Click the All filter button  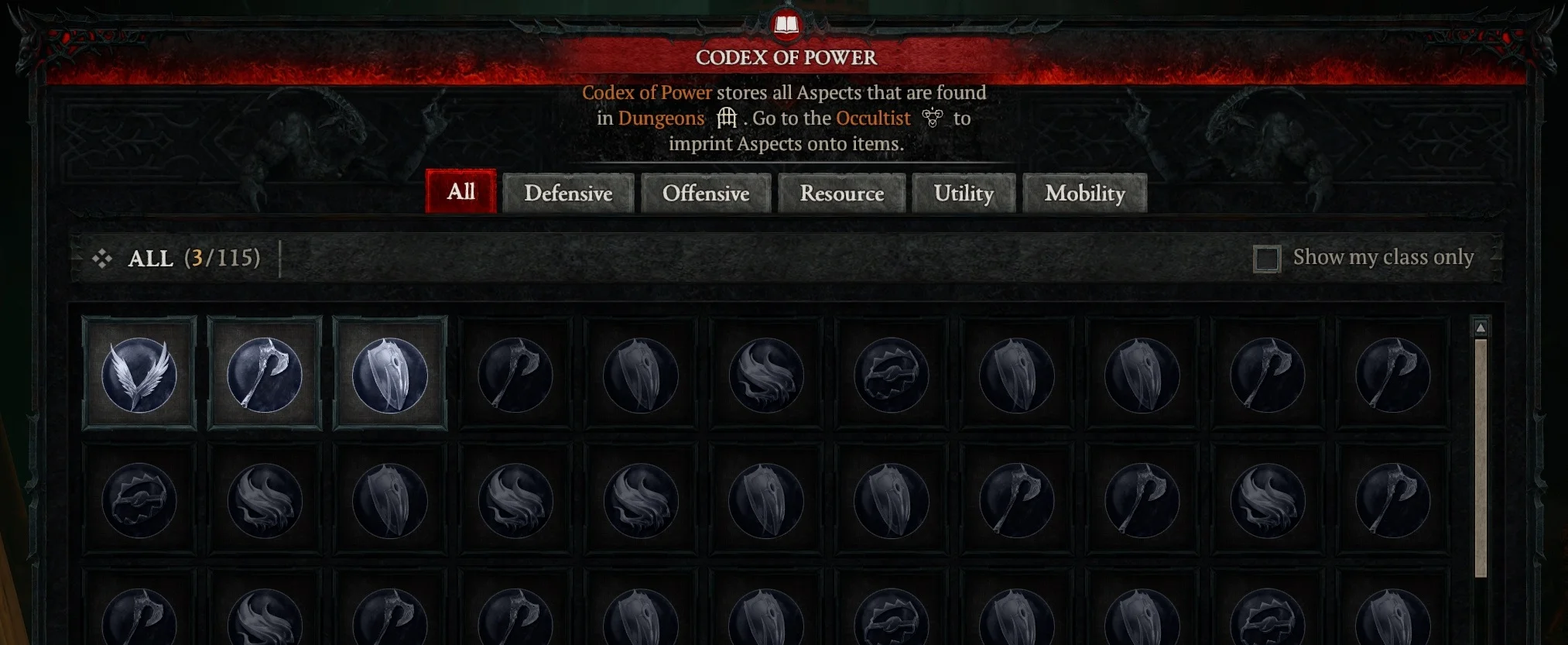[460, 192]
